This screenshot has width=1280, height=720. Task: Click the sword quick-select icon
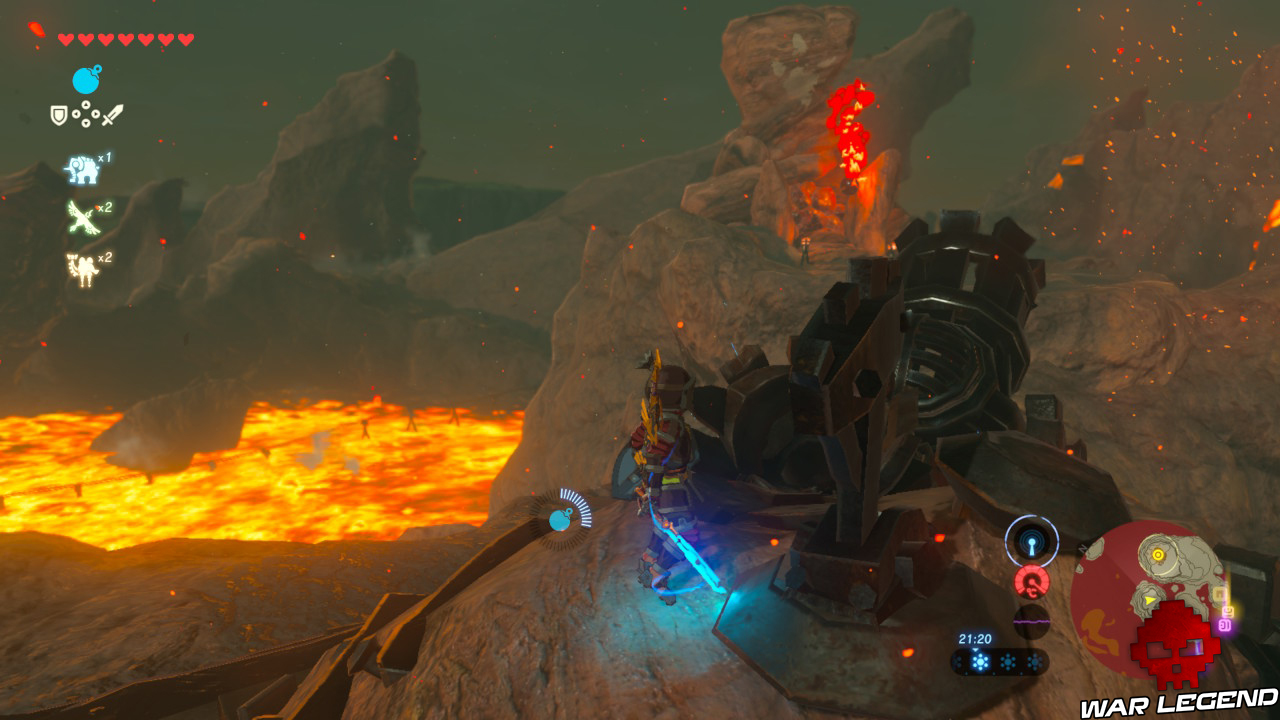point(112,116)
